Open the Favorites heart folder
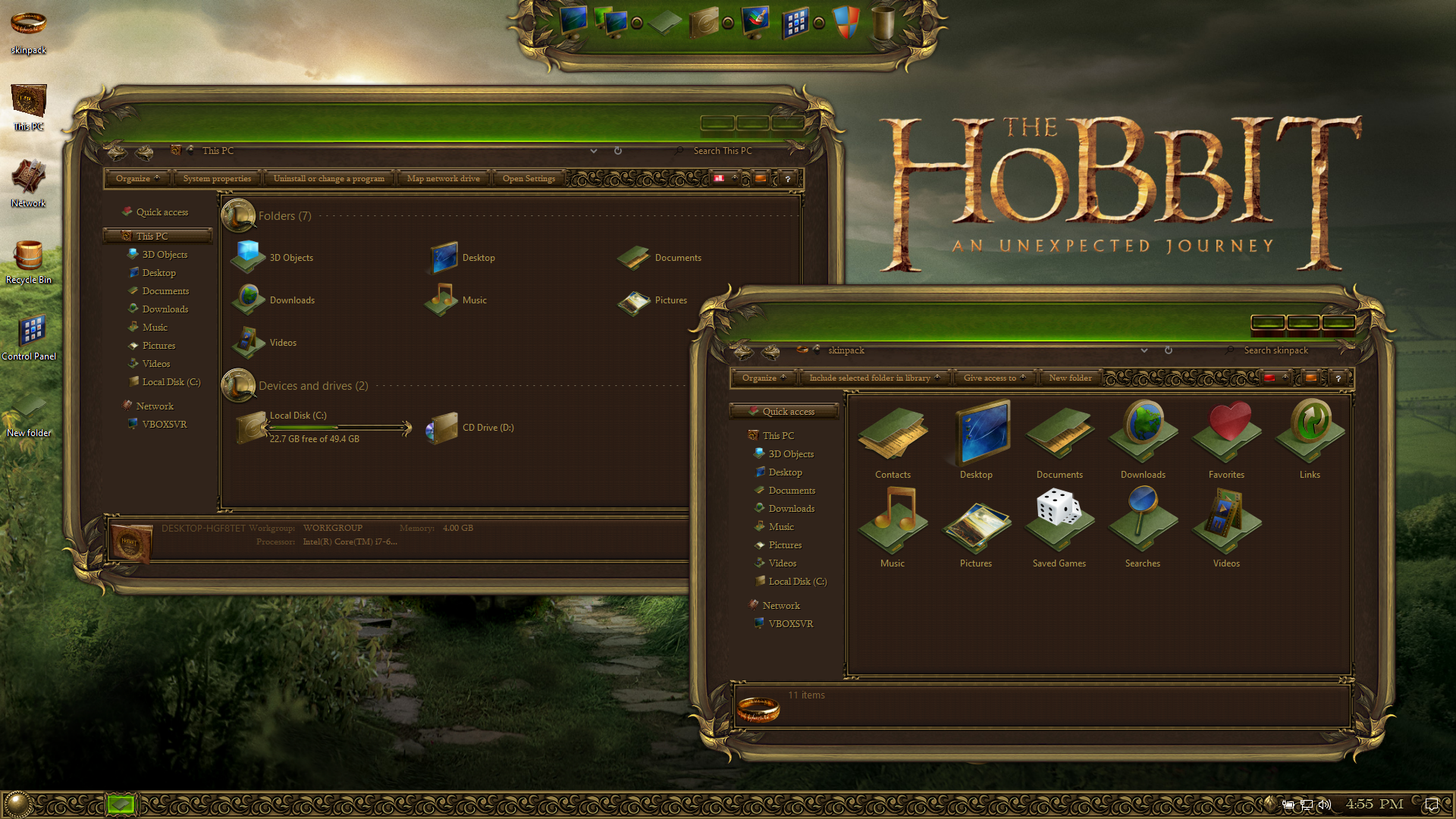1456x819 pixels. point(1226,441)
